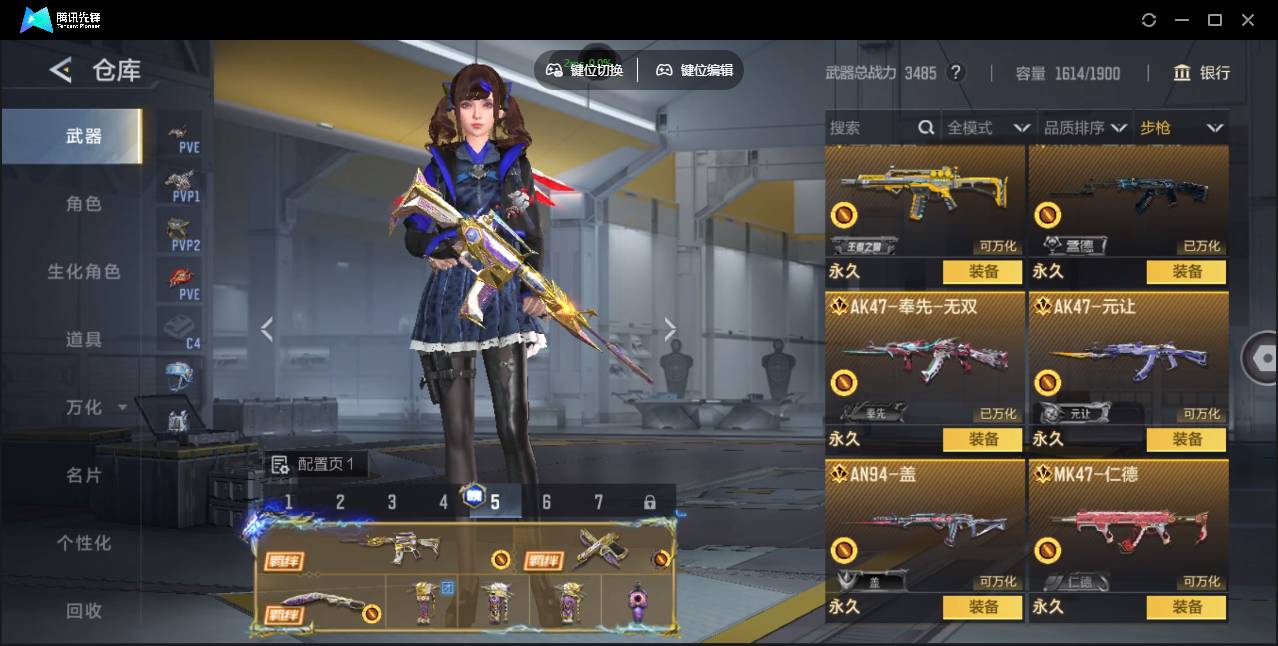Open the 名片 section
Screen dimensions: 1278x646
click(84, 475)
